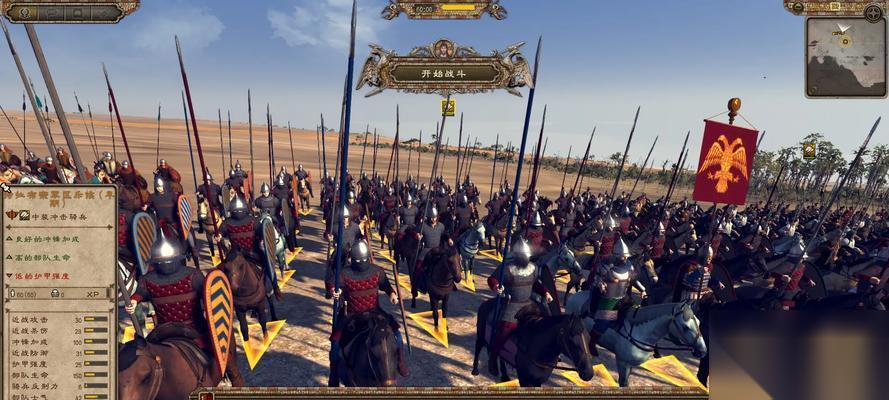889x400 pixels.
Task: Select the yellow unit marker below start button
Action: 448,107
